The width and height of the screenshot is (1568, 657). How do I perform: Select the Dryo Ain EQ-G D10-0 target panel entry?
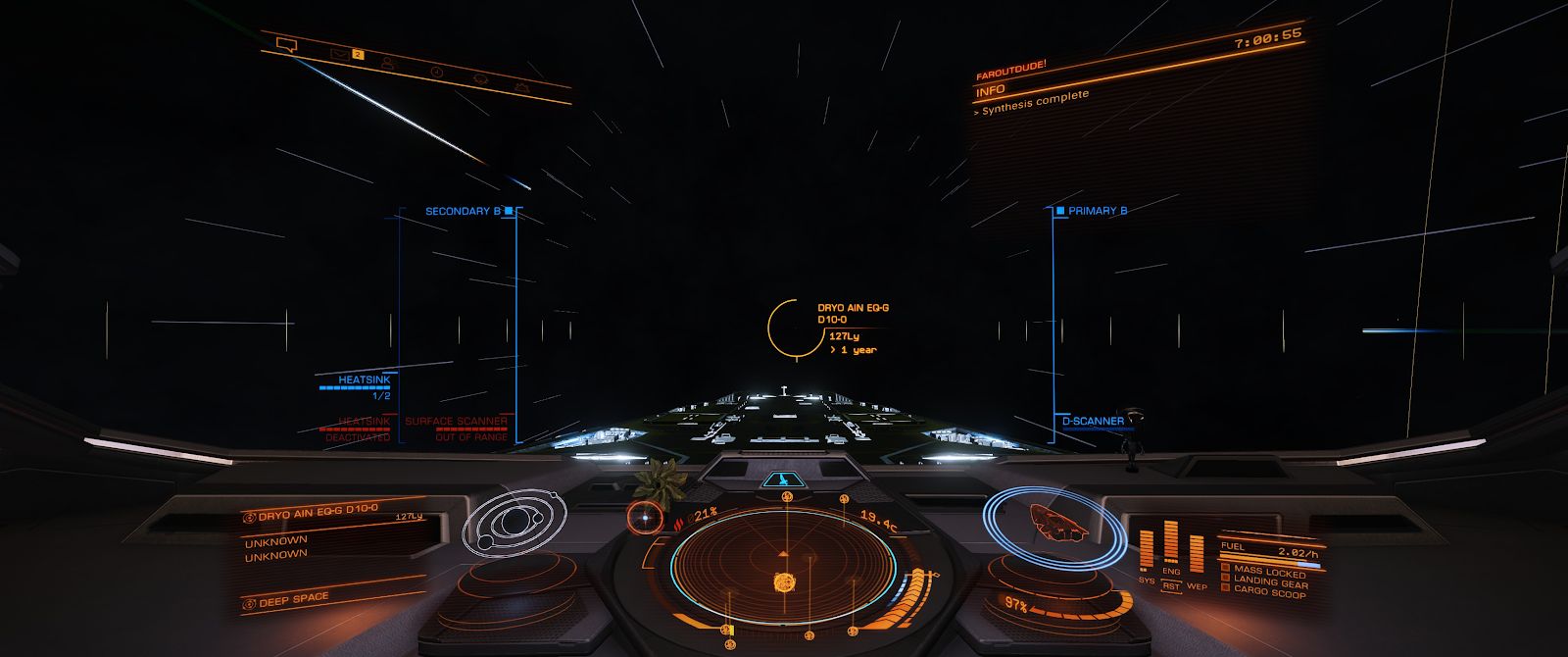[318, 512]
